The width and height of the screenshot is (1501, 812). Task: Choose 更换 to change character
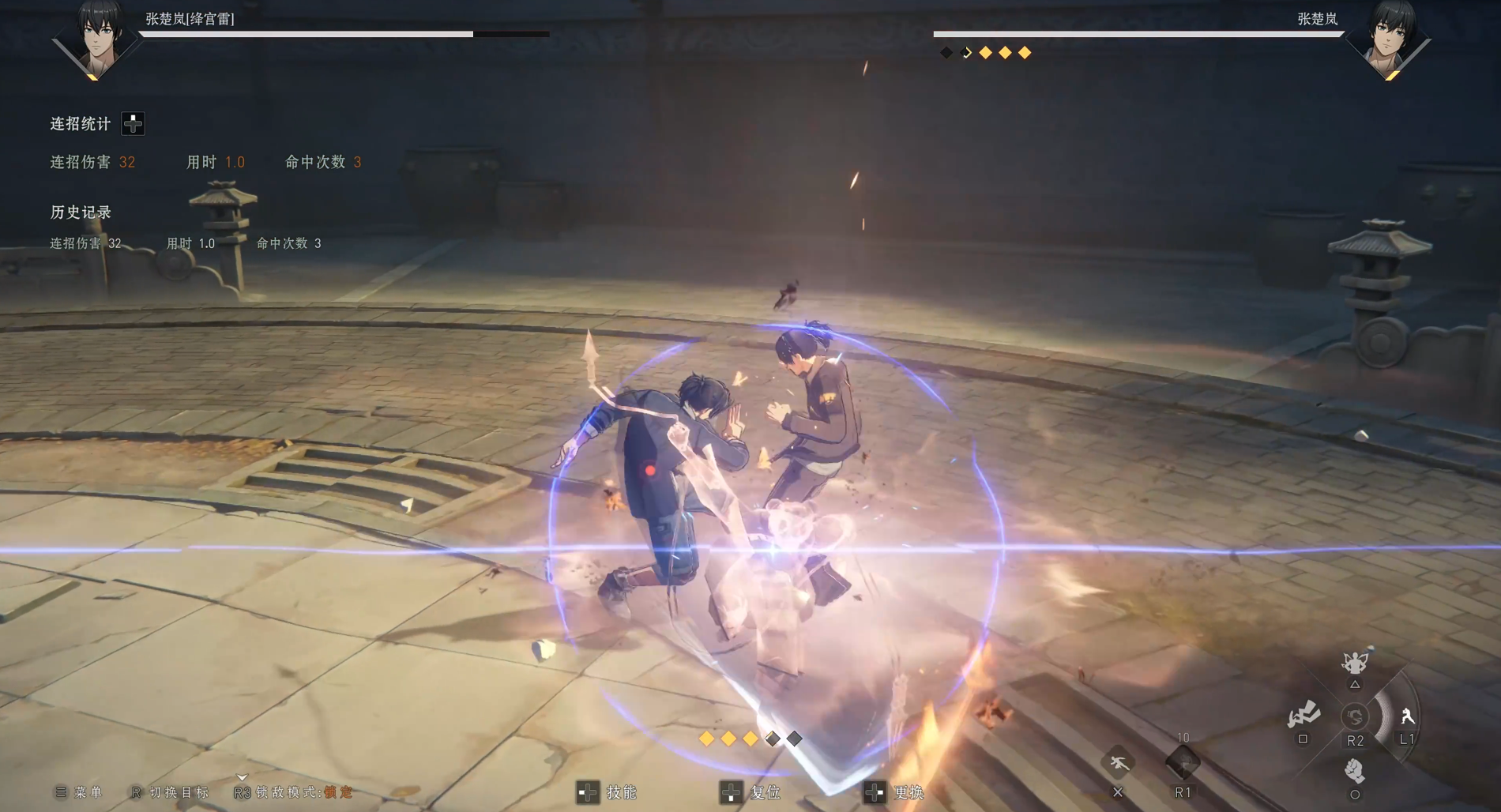(895, 792)
